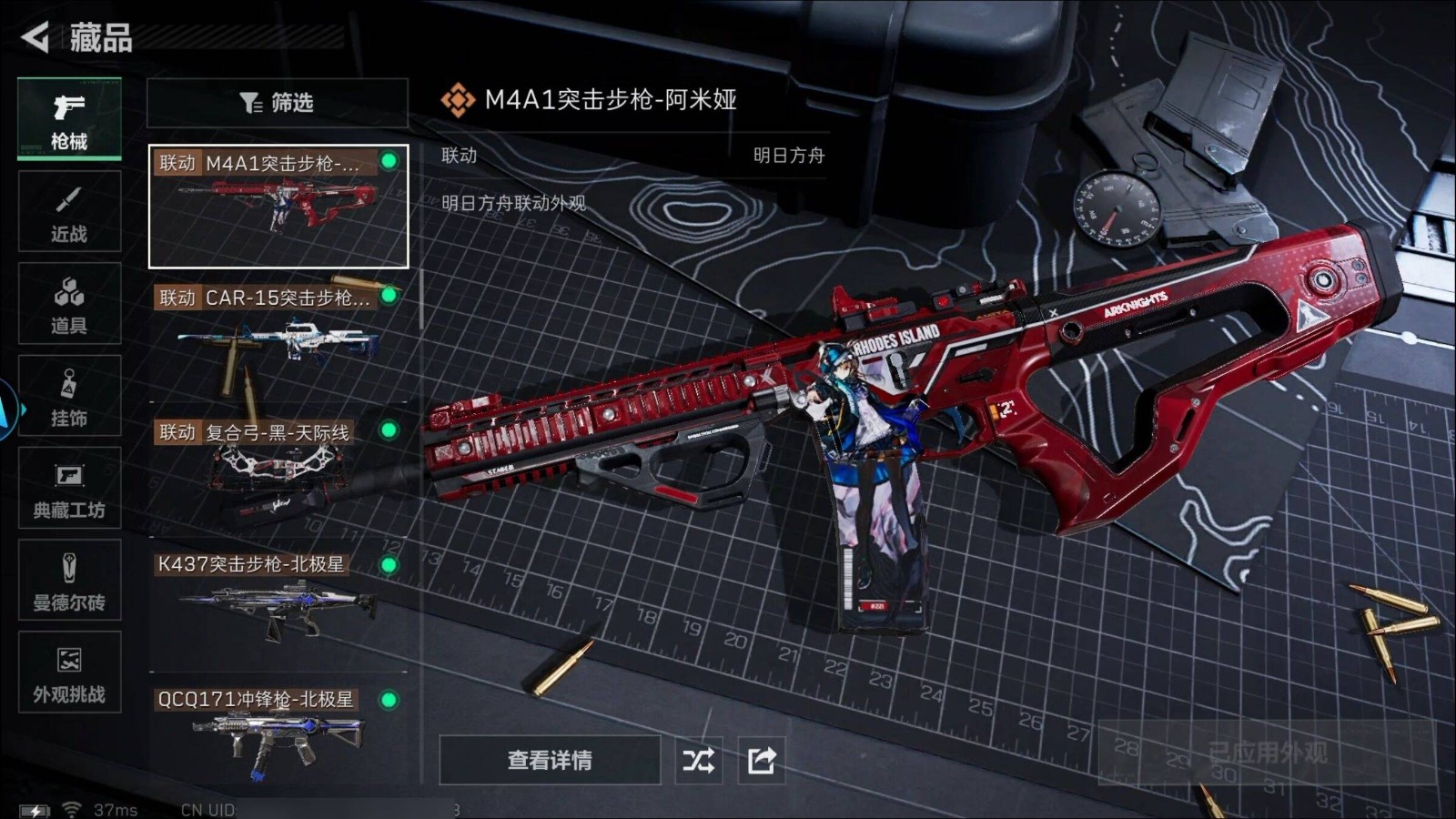Open the 典藏工坊 workshop tab
The width and height of the screenshot is (1456, 819).
69,489
